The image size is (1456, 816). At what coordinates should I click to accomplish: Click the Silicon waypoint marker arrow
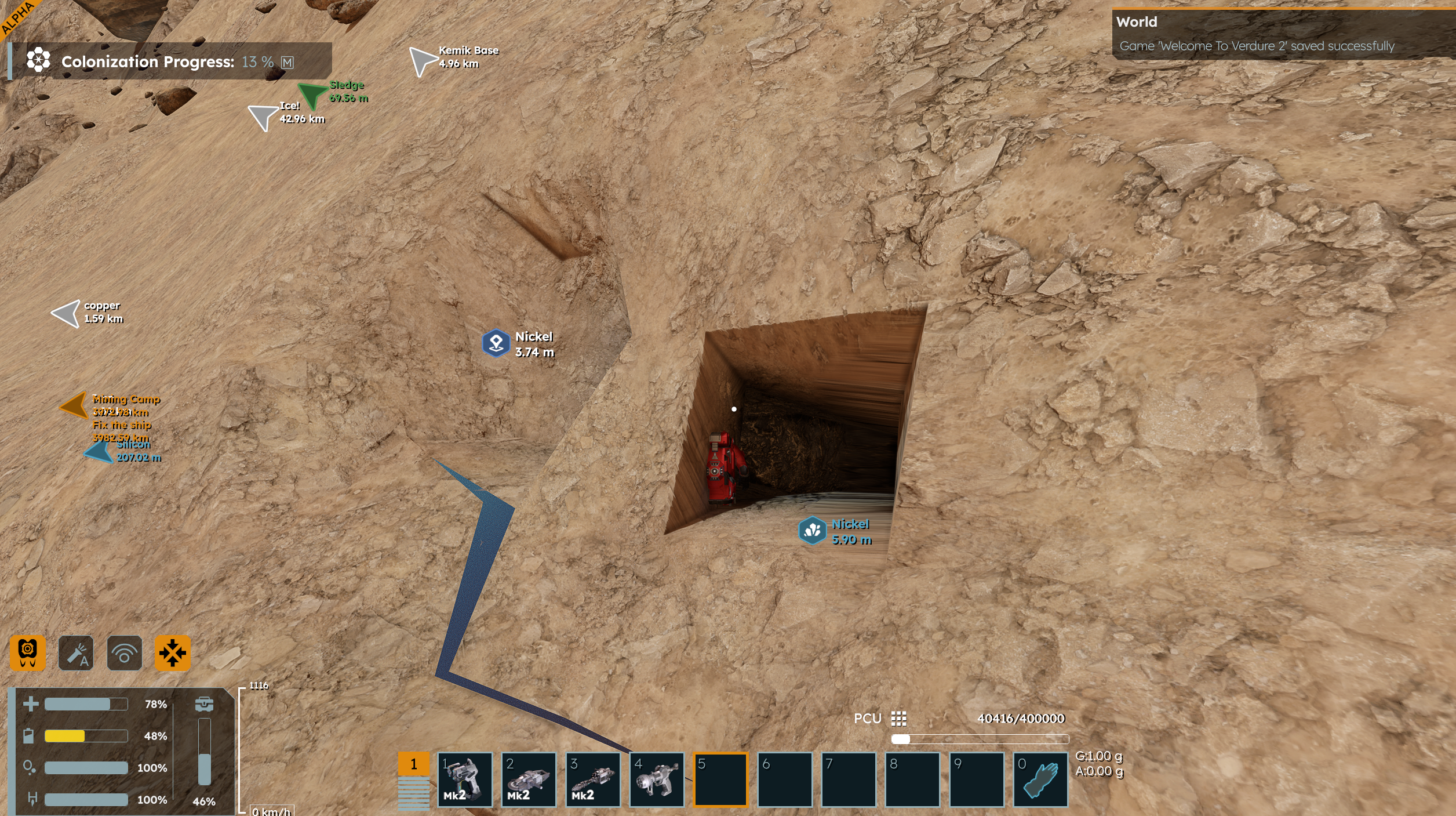[99, 452]
